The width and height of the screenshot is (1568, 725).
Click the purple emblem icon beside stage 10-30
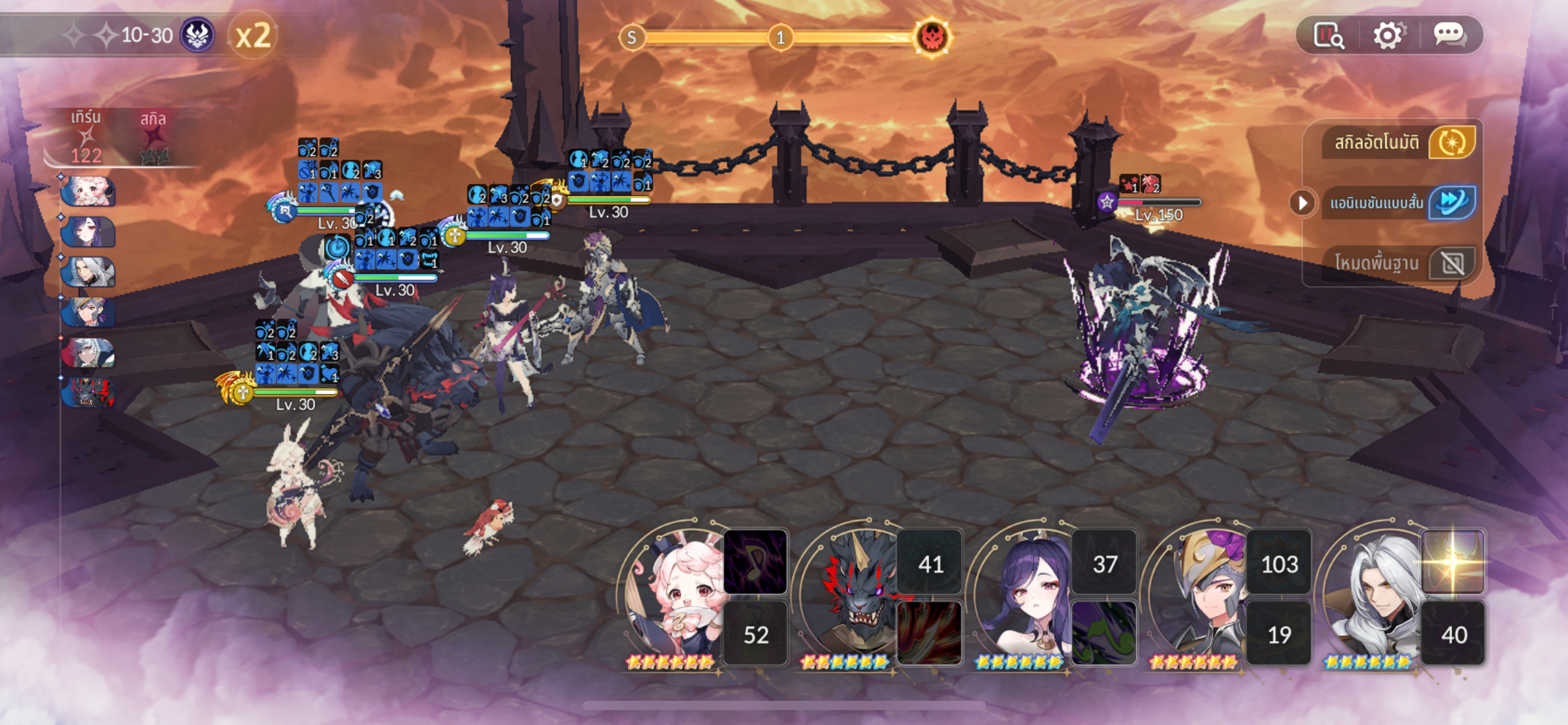click(197, 35)
